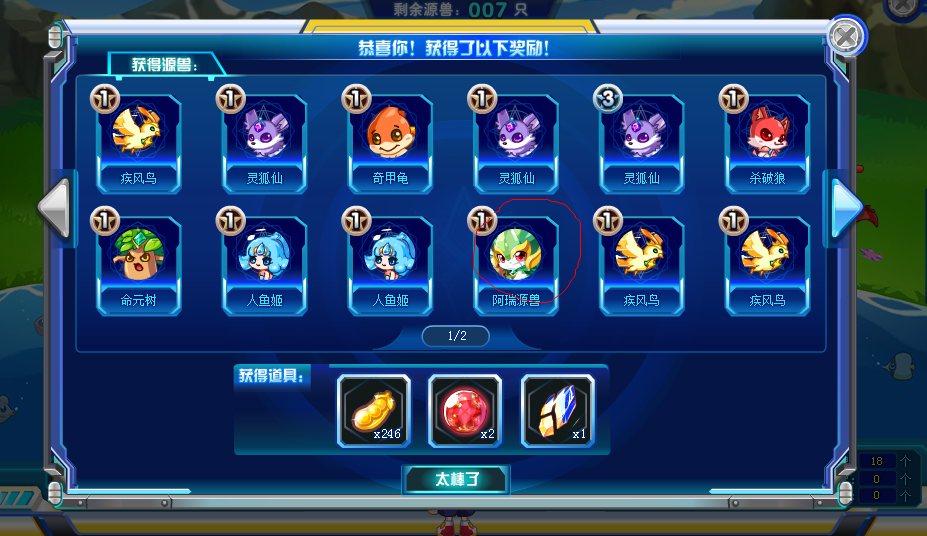Click the red orb item x2

coord(465,410)
